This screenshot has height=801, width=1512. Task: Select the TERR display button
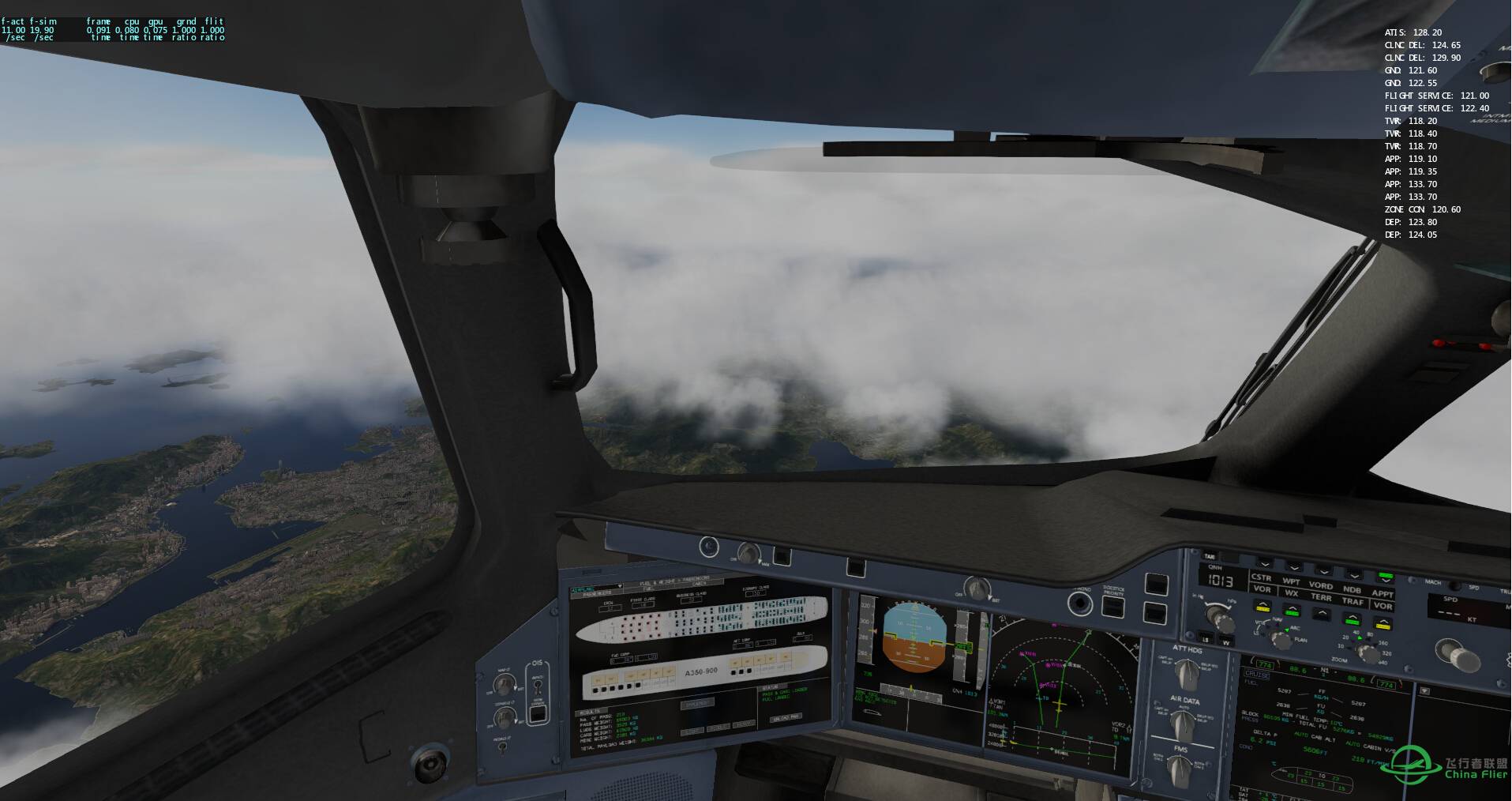pos(1323,613)
